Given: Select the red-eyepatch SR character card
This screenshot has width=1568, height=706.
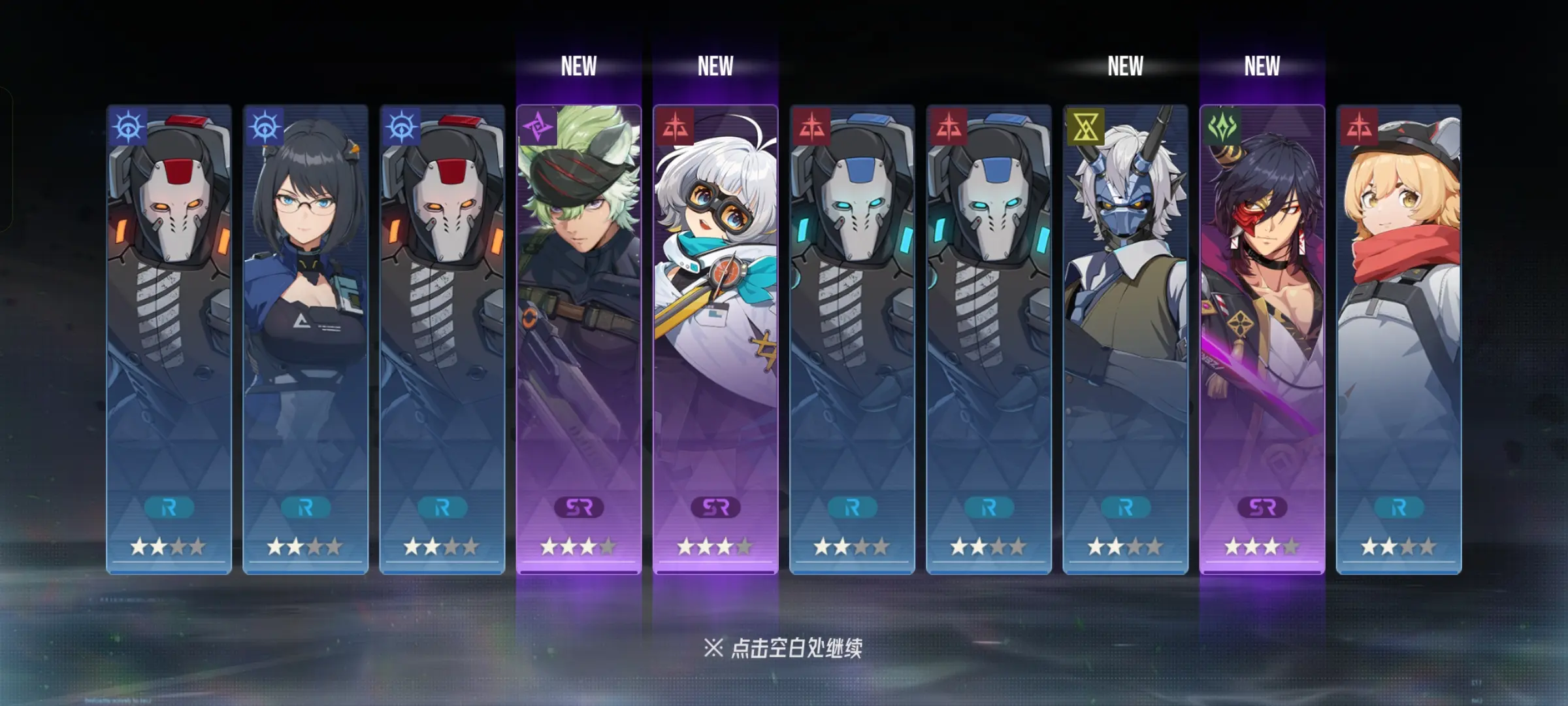Looking at the screenshot, I should (1262, 339).
